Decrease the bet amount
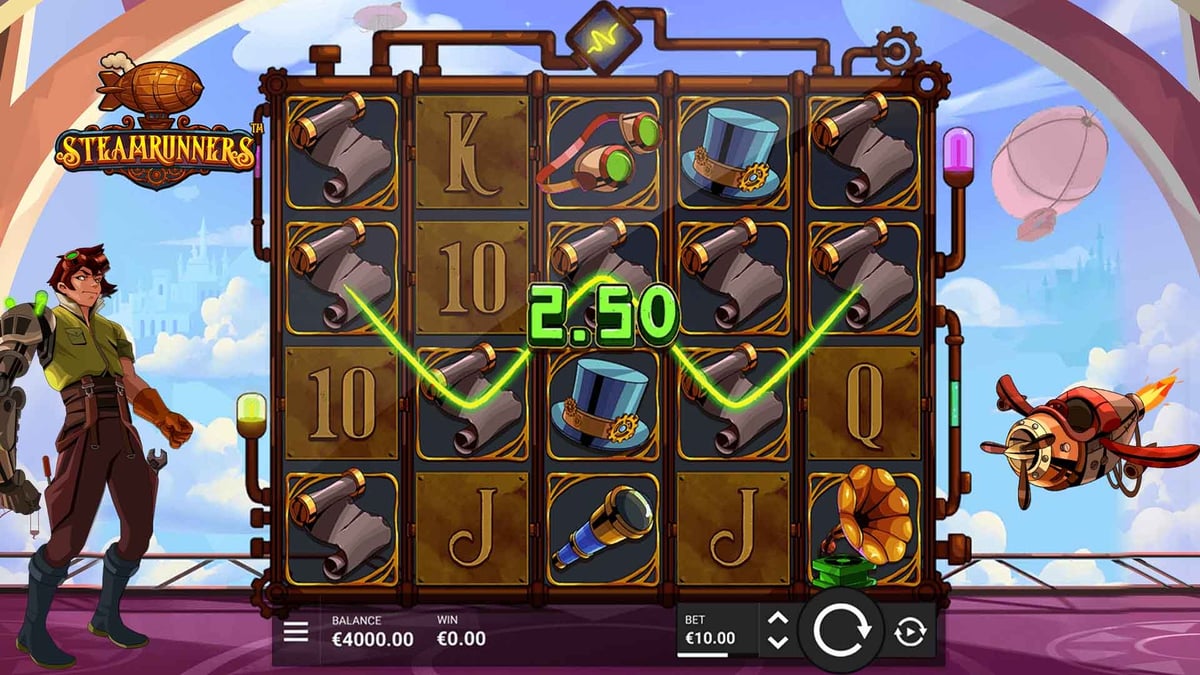 tap(778, 642)
